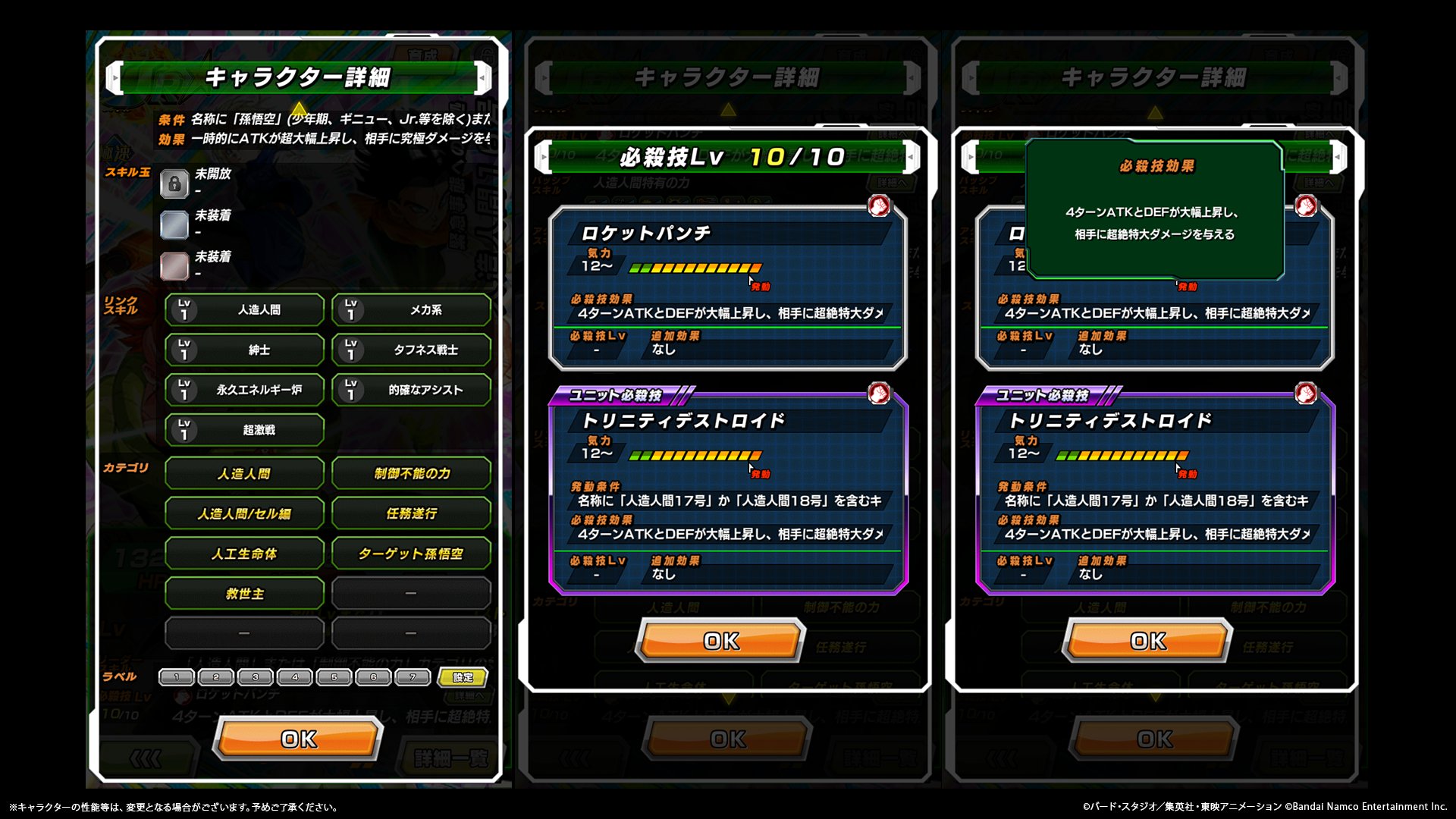Viewport: 1456px width, 819px height.
Task: Open the 任務遂行 category
Action: 411,513
